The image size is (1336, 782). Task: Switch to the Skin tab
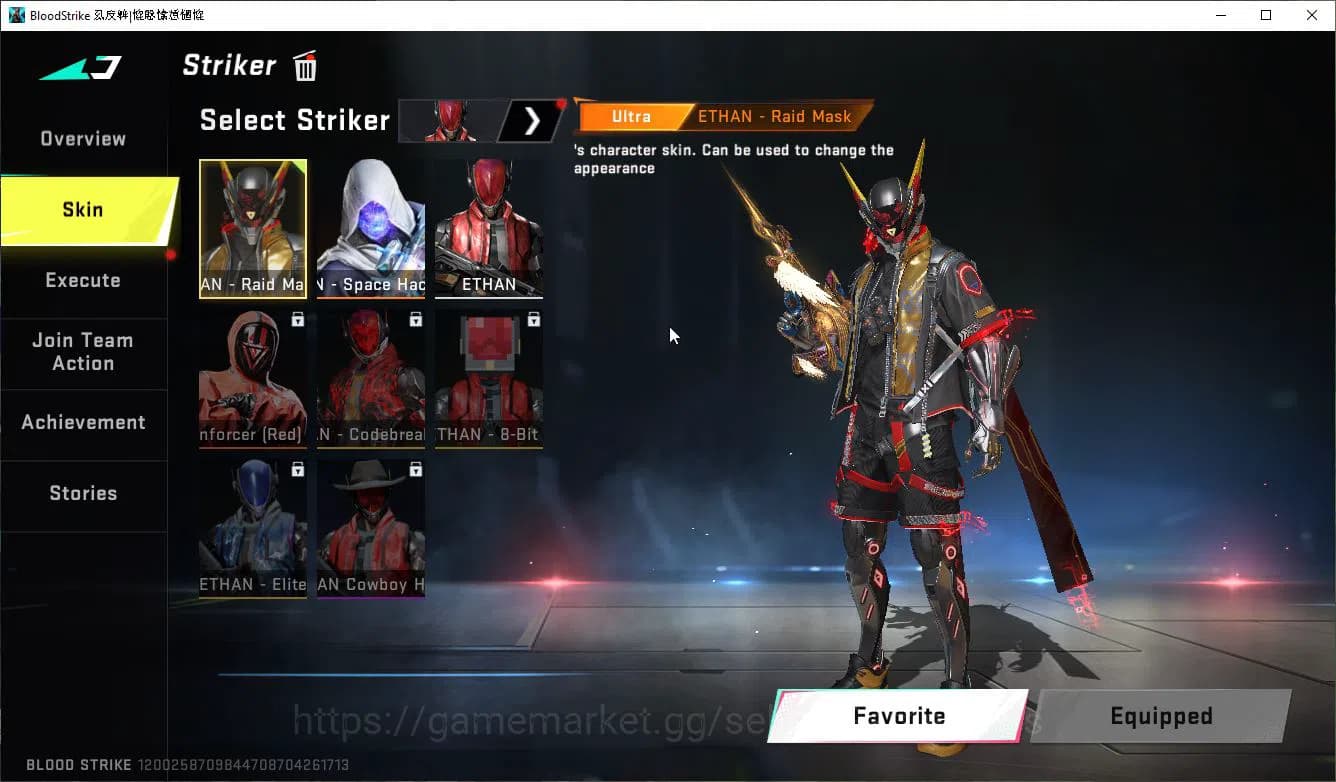pos(82,210)
